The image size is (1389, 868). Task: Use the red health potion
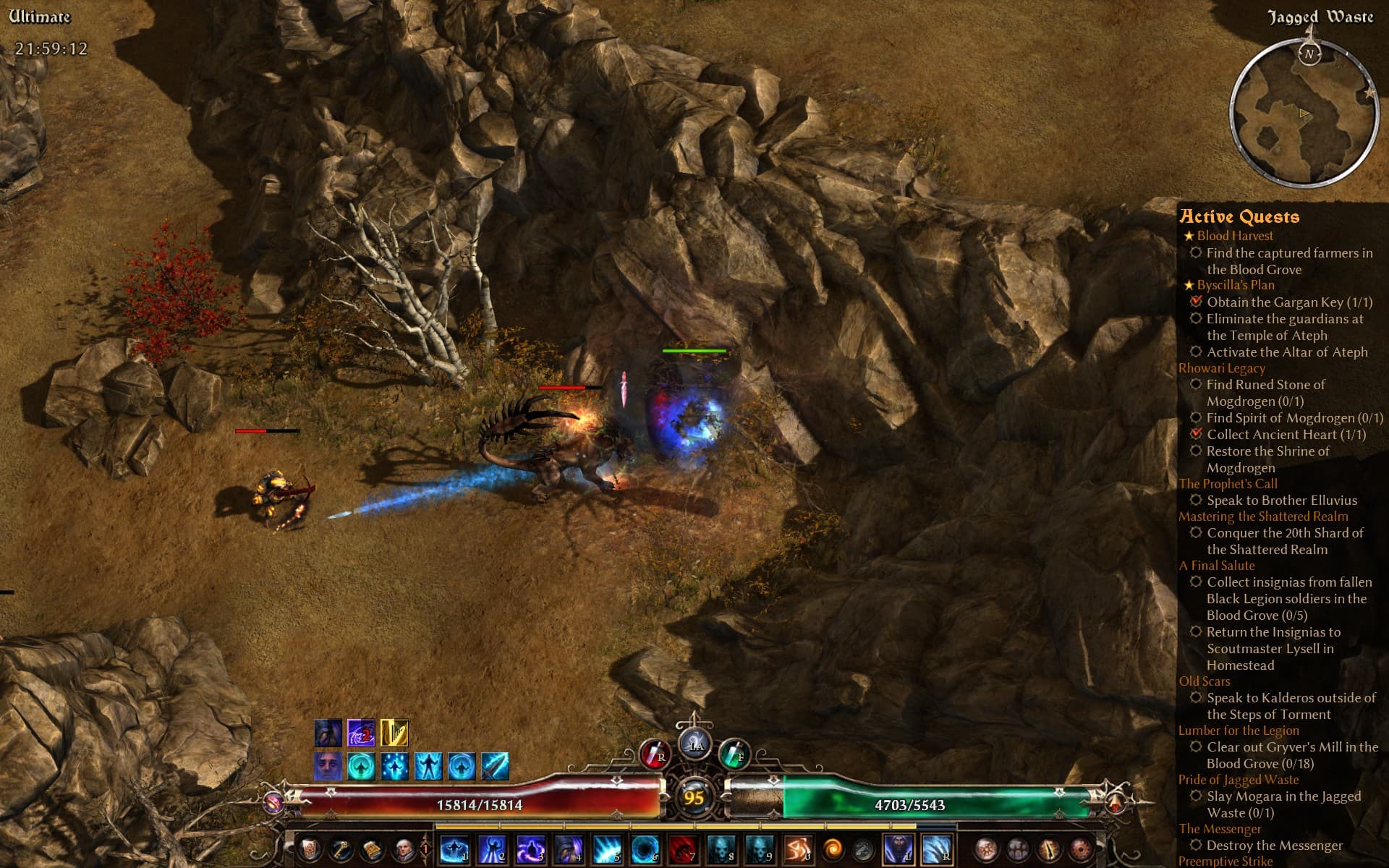pos(655,754)
